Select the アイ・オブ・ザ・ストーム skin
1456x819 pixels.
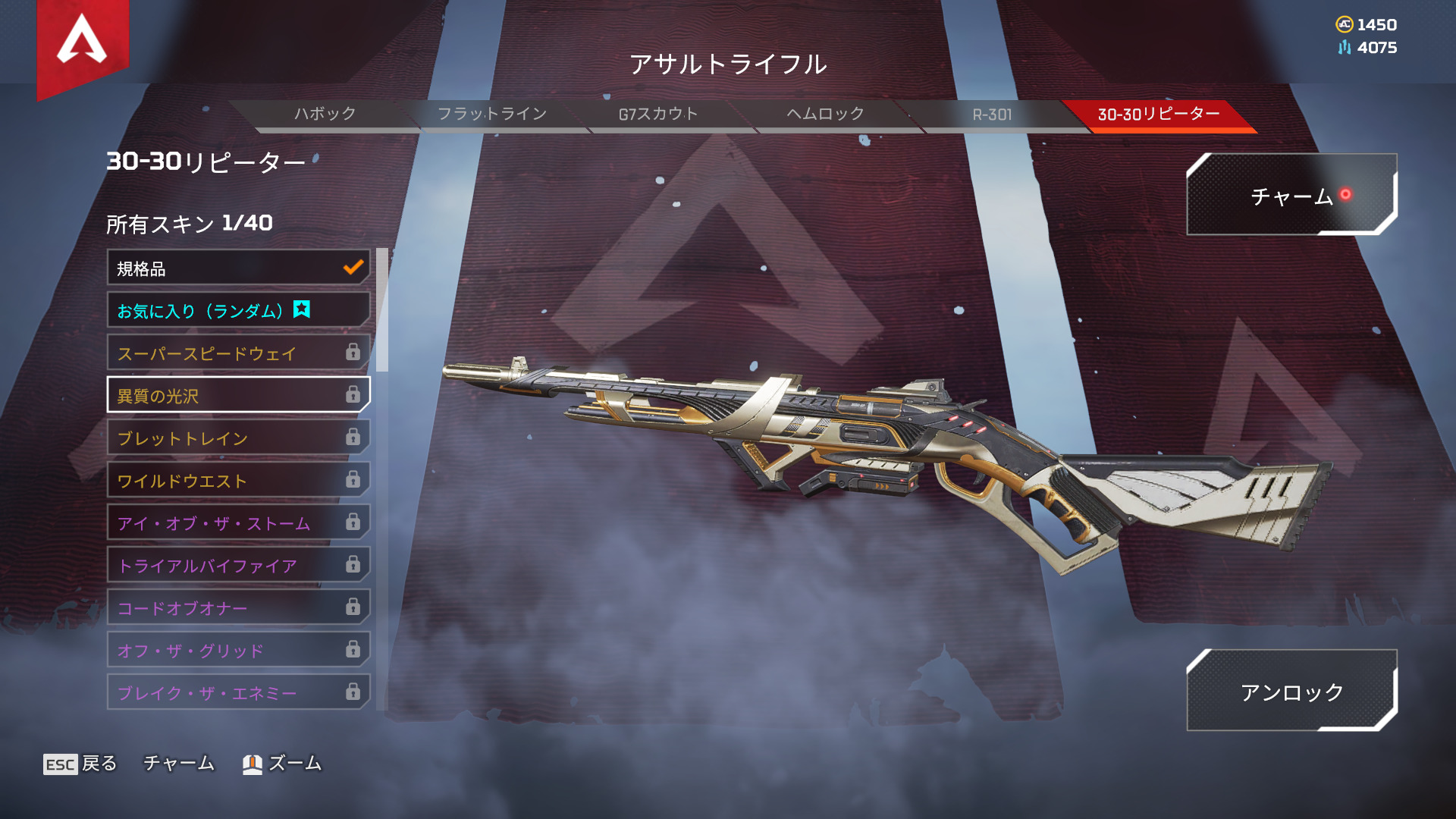[238, 523]
